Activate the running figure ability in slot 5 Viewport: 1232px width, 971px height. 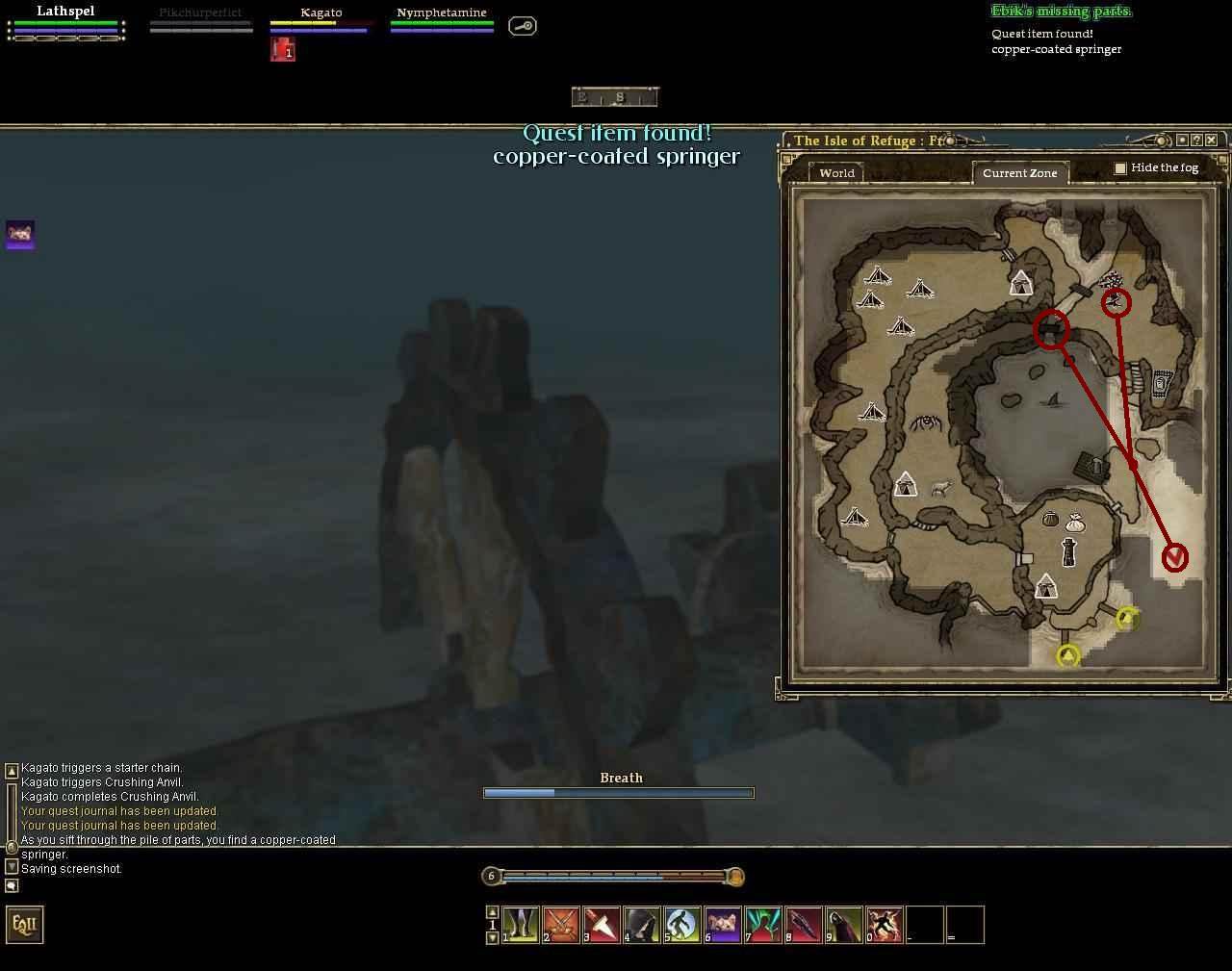[682, 925]
